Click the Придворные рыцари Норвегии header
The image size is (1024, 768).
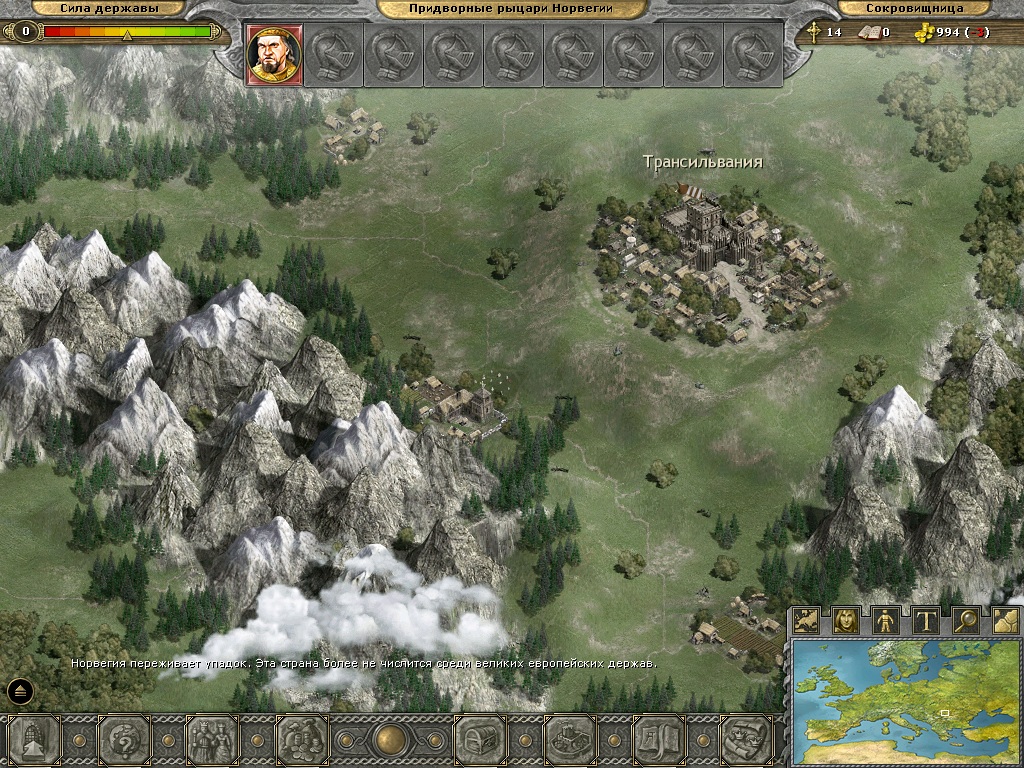[511, 9]
